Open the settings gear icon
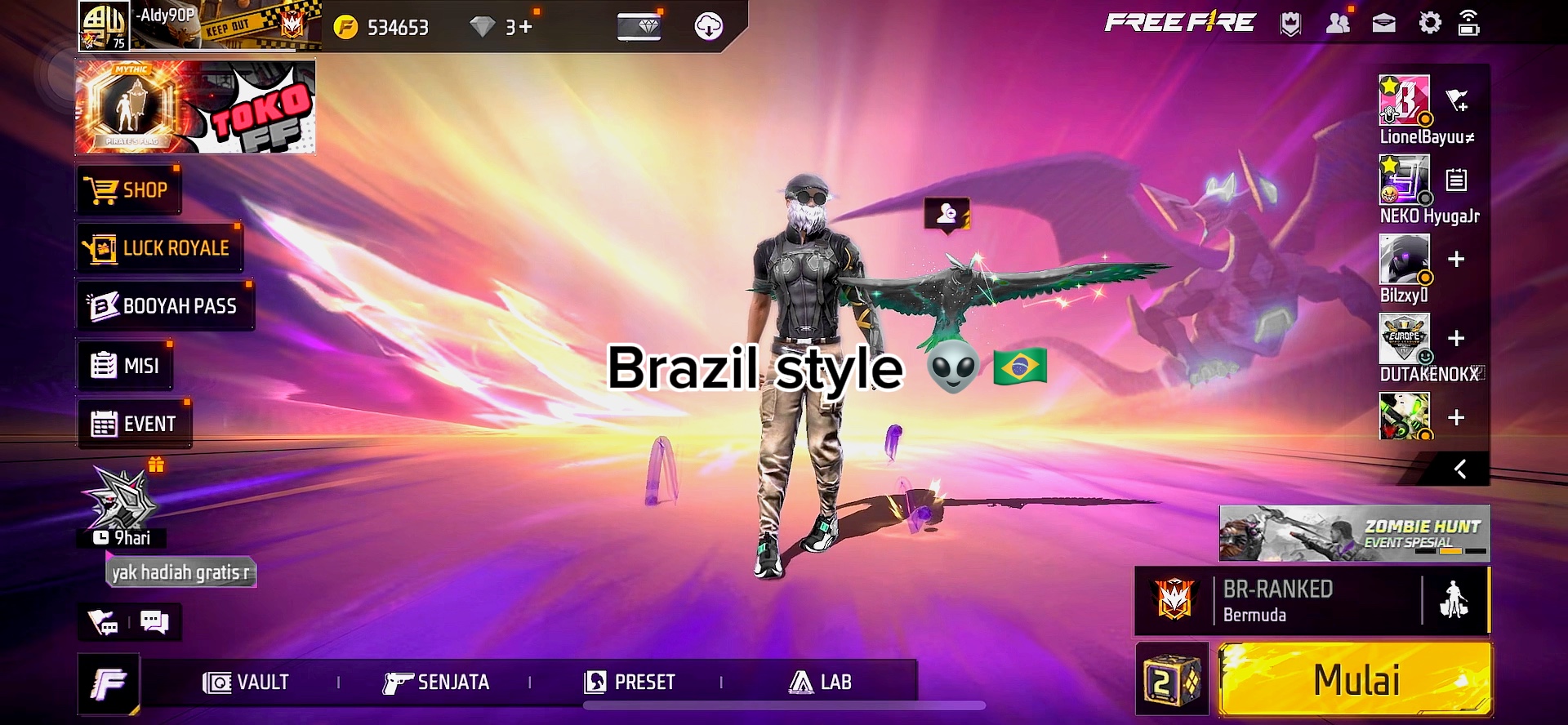The width and height of the screenshot is (1568, 725). 1430,23
